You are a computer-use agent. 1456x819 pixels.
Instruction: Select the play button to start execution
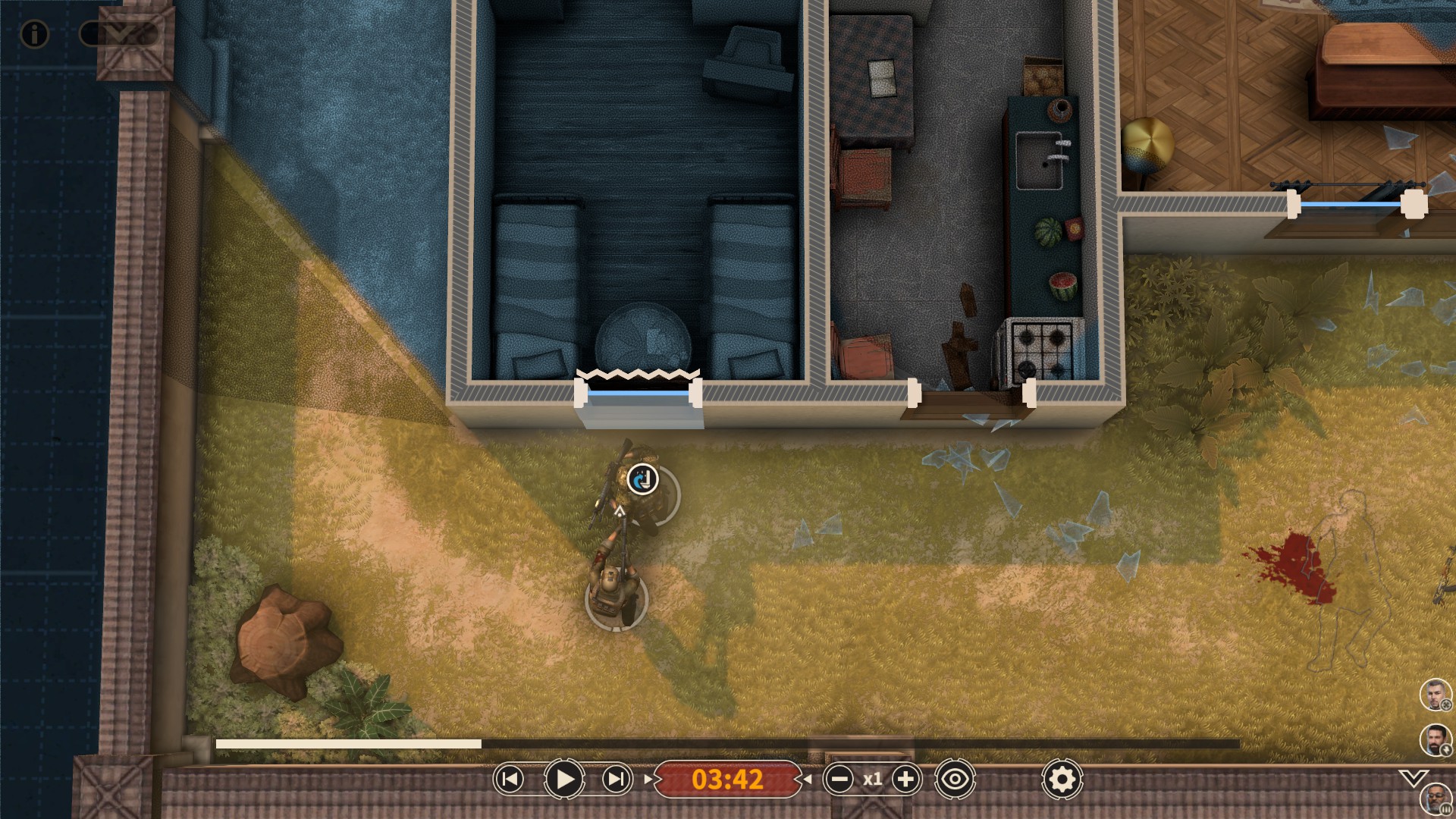pos(563,778)
